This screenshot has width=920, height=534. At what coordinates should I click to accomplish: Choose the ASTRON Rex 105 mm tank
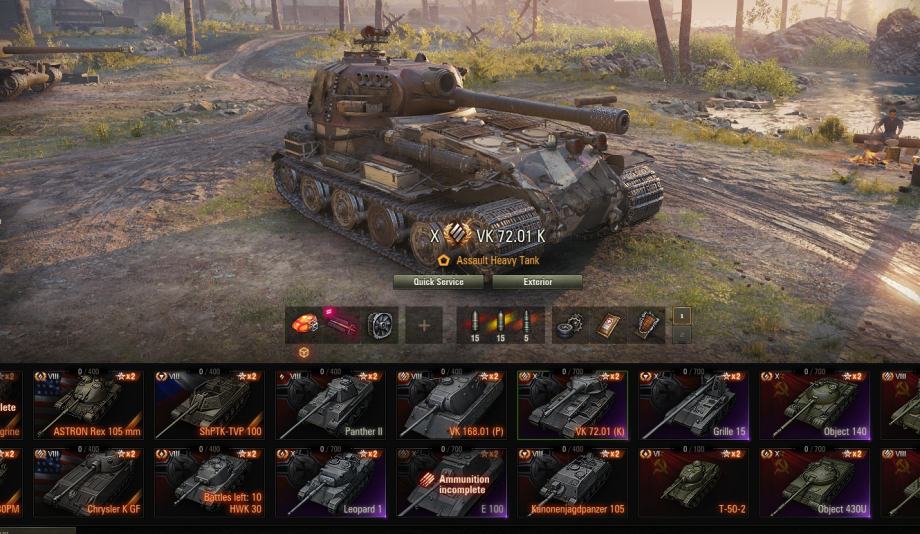click(x=86, y=404)
